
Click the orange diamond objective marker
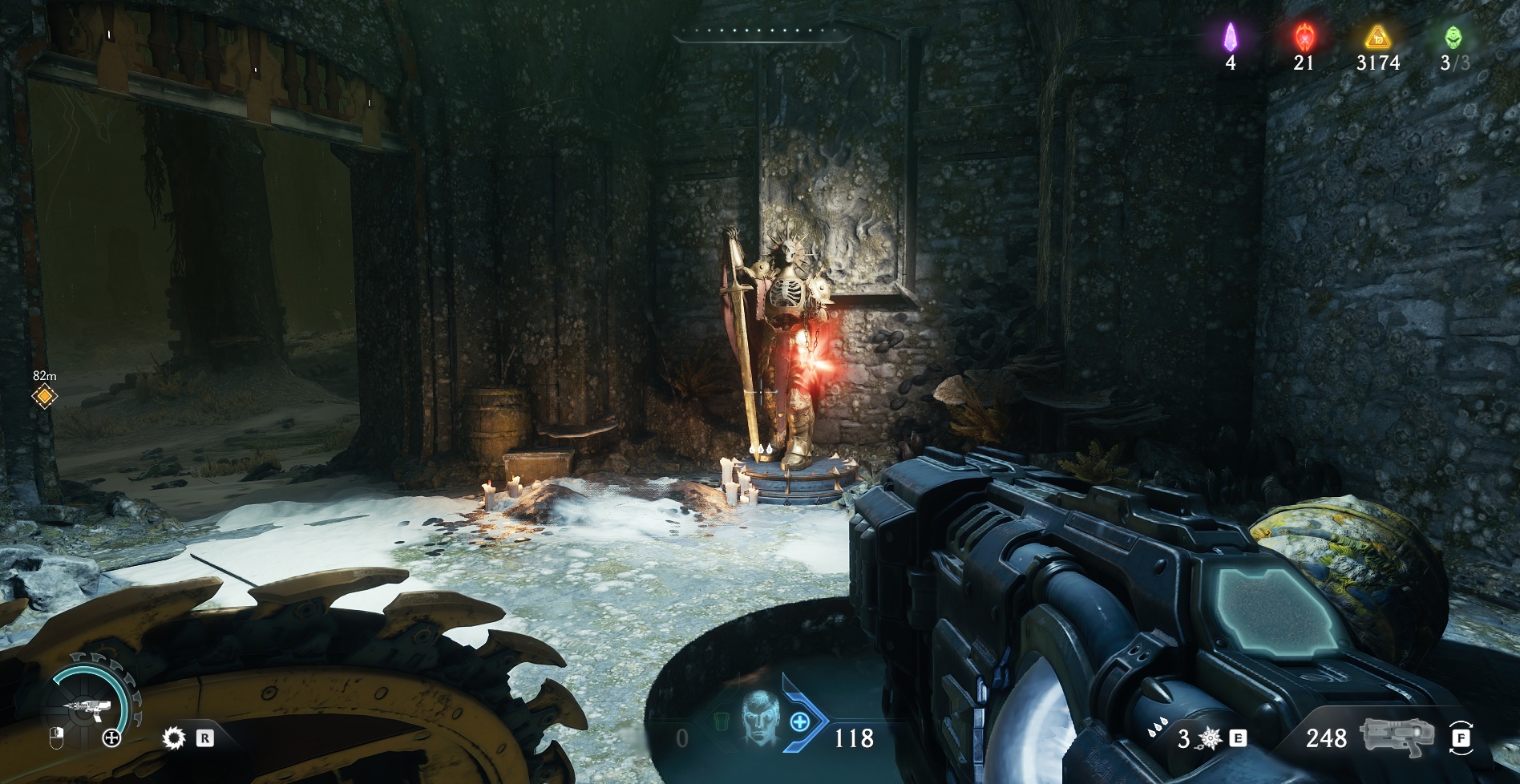coord(44,396)
